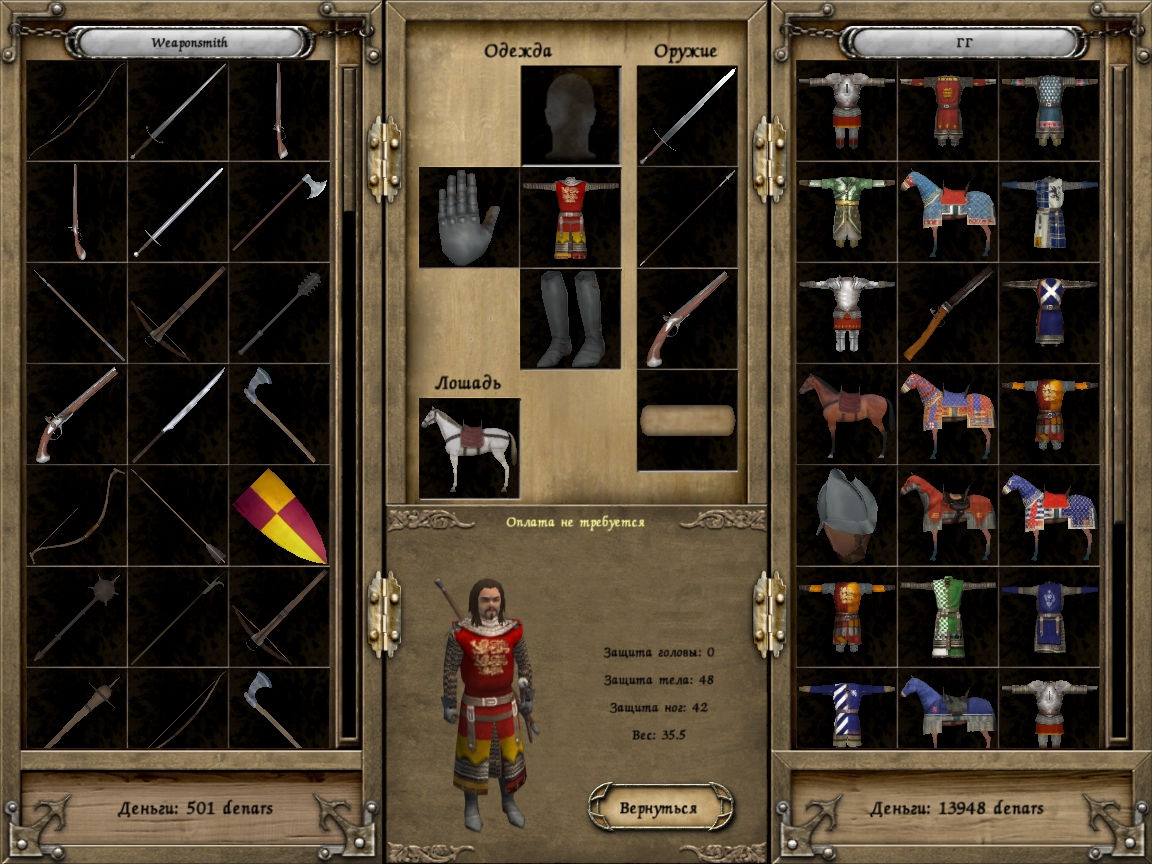Select the equipped grey boots slot
This screenshot has height=864, width=1152.
coord(570,318)
